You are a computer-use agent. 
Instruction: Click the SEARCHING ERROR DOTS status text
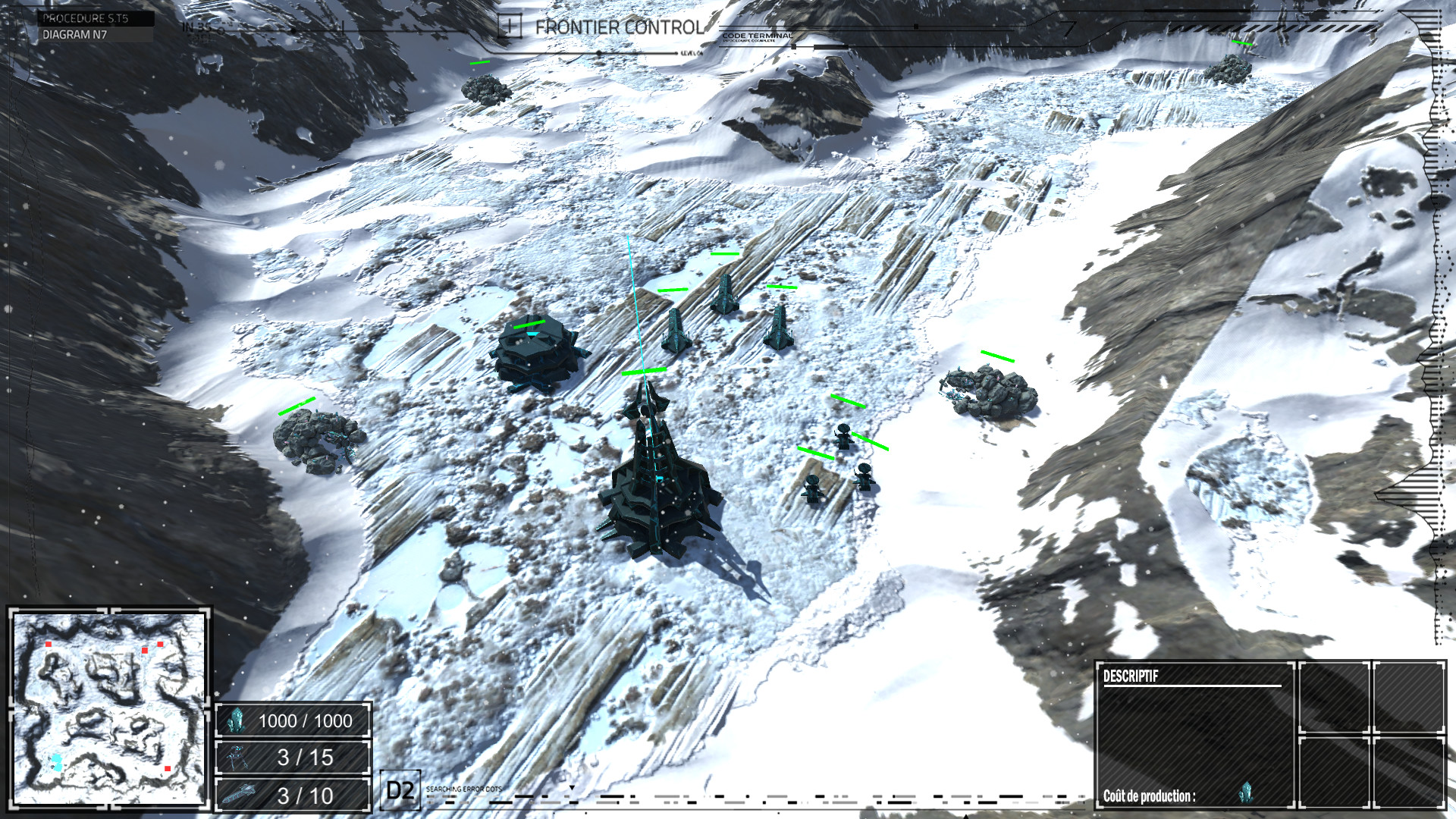pos(466,789)
